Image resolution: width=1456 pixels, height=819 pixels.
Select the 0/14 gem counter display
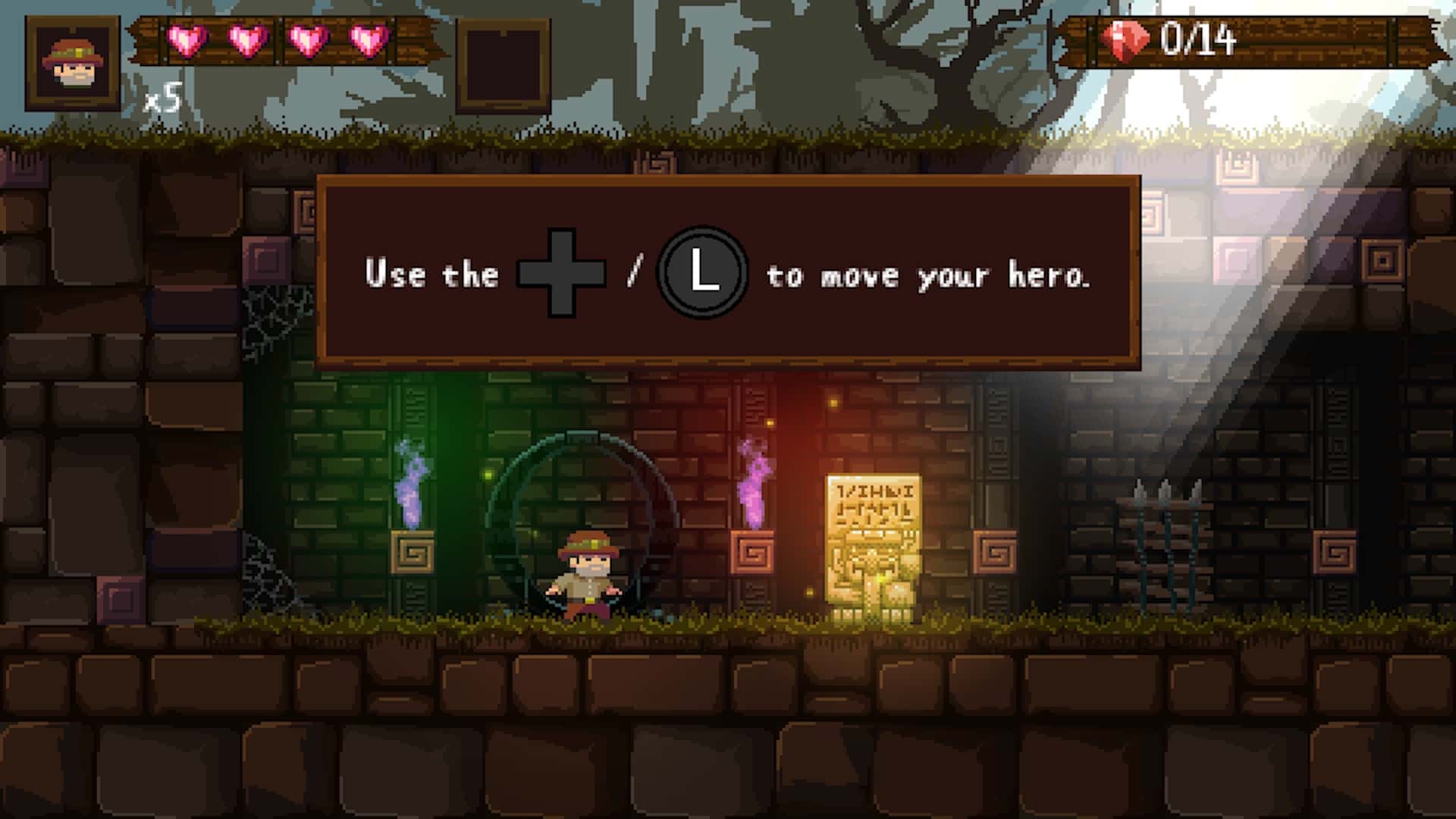[1198, 36]
